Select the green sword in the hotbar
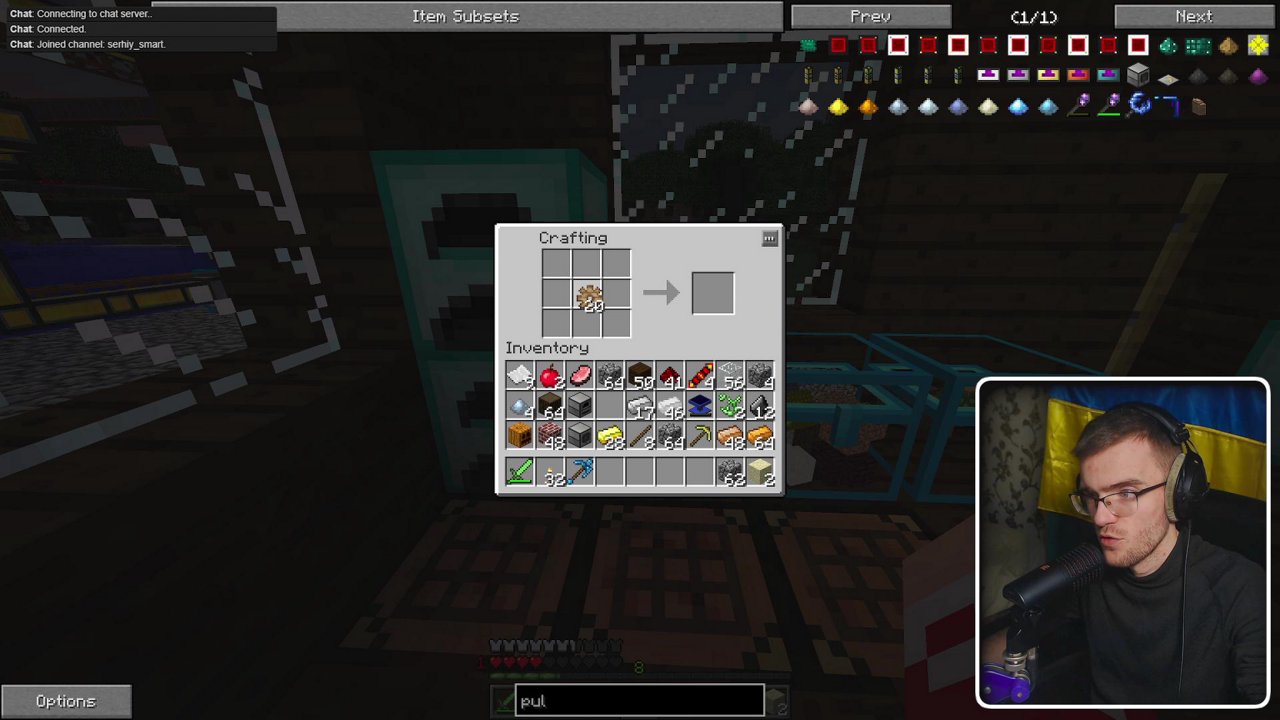The height and width of the screenshot is (720, 1280). [520, 470]
